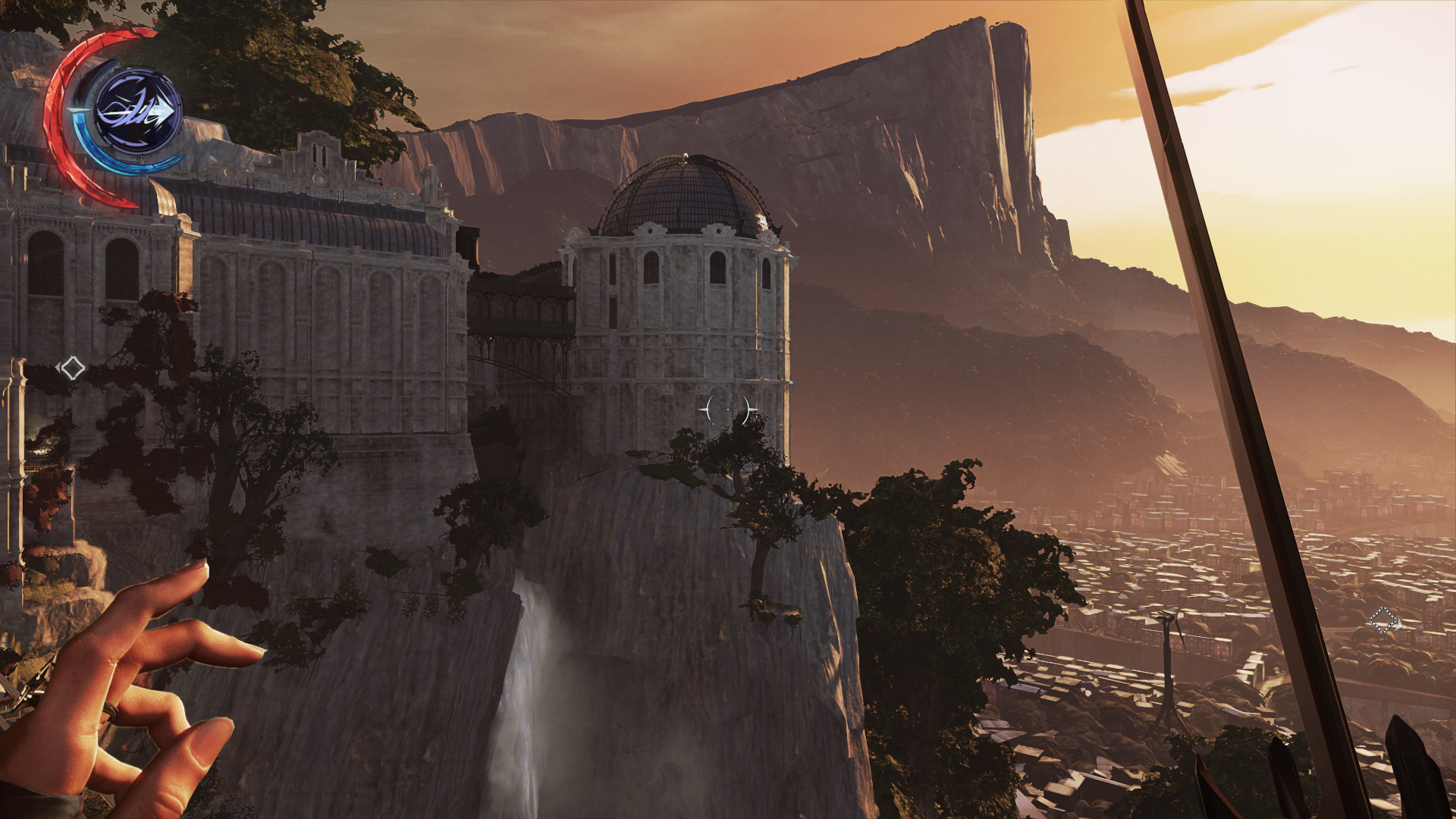
Task: Select the dotted diamond objective marker
Action: (x=1382, y=621)
